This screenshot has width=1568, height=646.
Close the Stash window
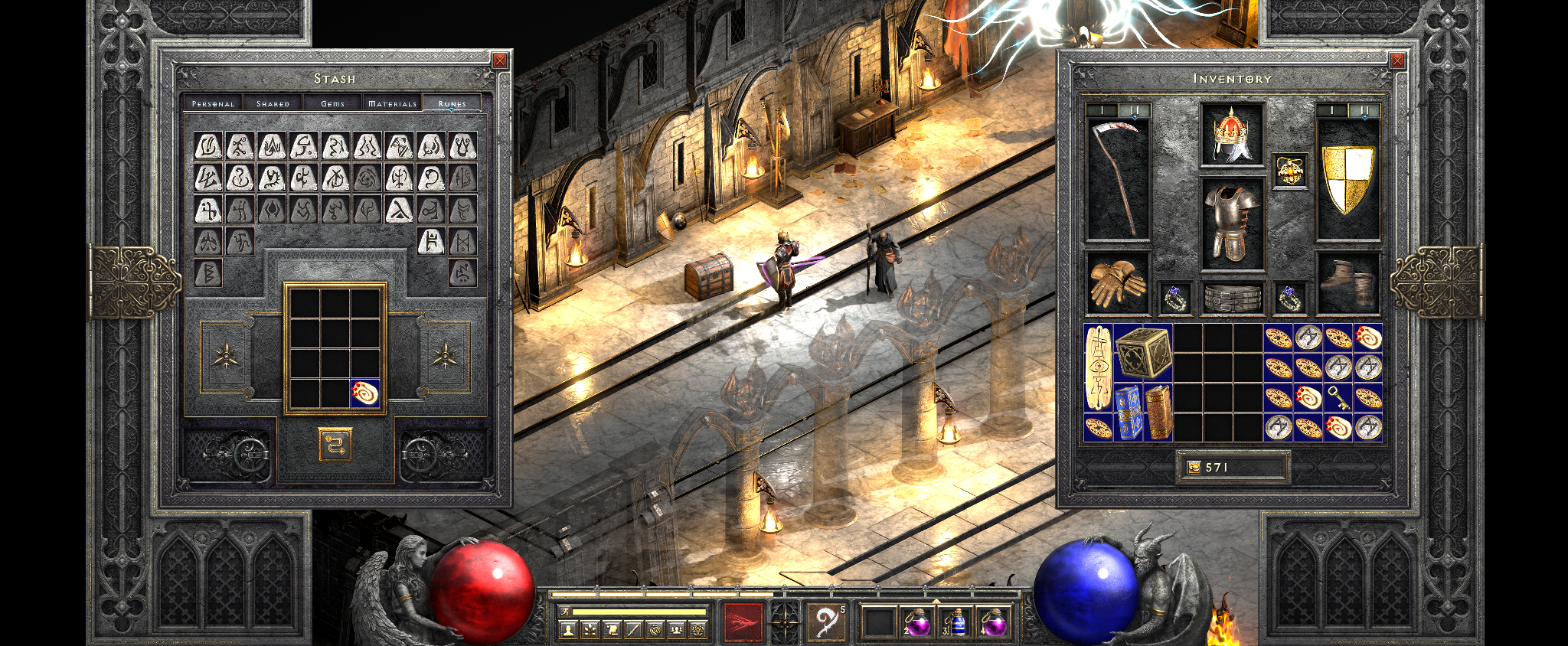coord(500,60)
